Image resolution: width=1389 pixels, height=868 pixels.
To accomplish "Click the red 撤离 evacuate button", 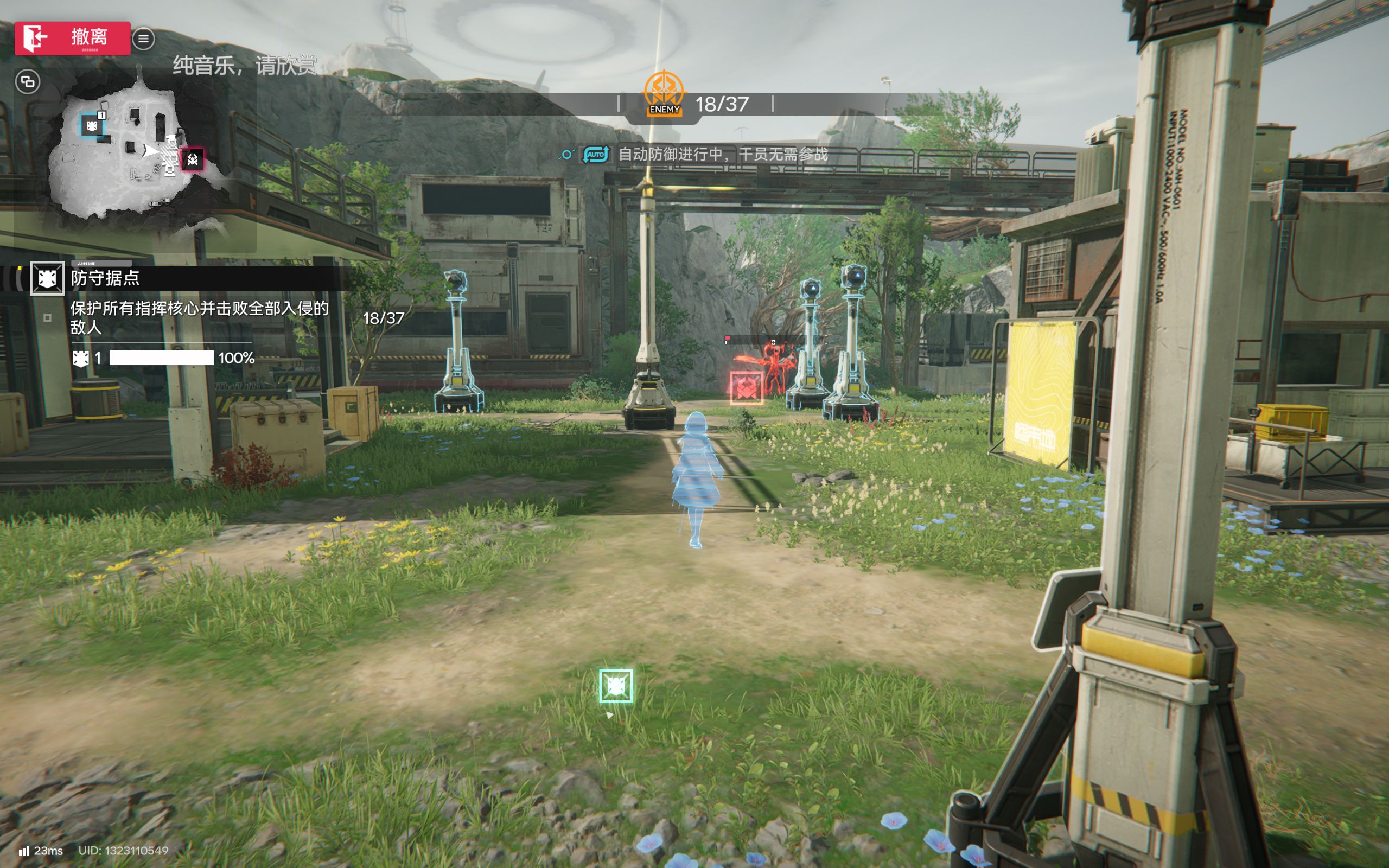I will pos(72,38).
